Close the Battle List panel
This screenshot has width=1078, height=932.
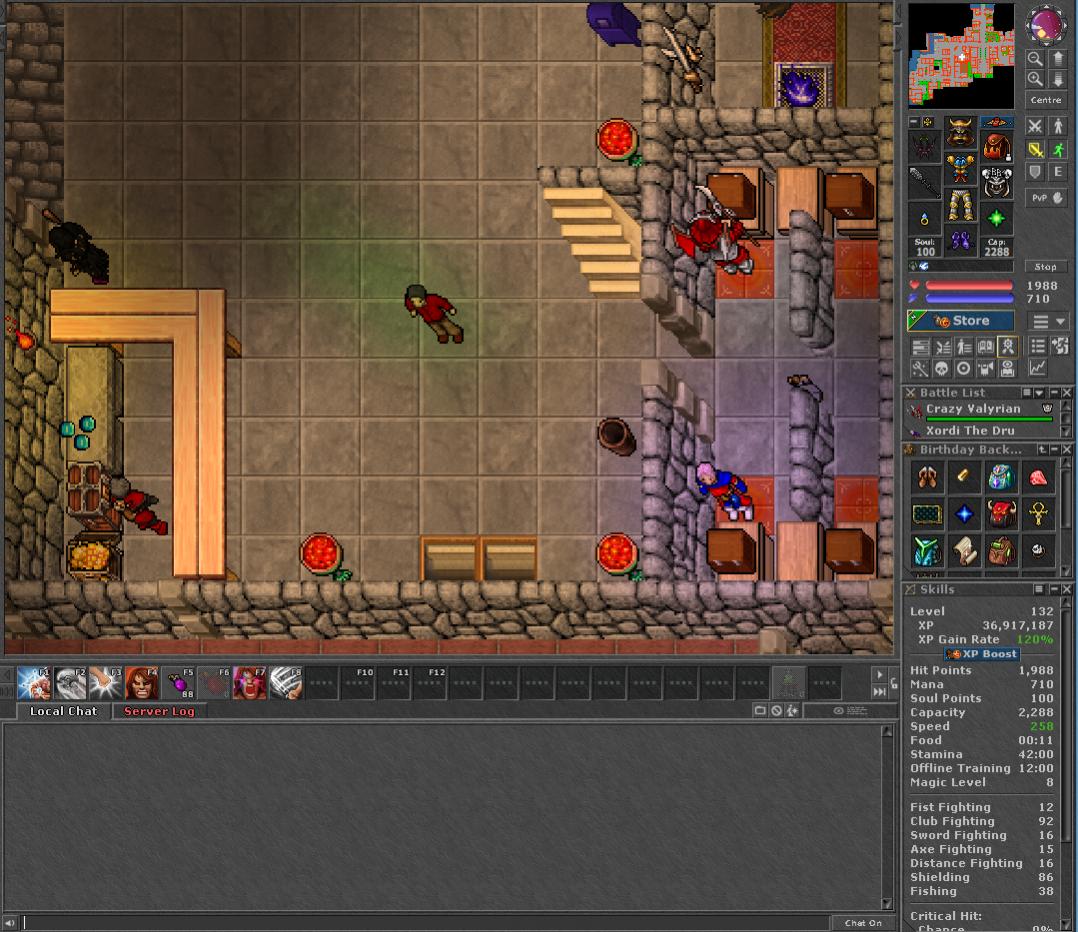(1067, 393)
